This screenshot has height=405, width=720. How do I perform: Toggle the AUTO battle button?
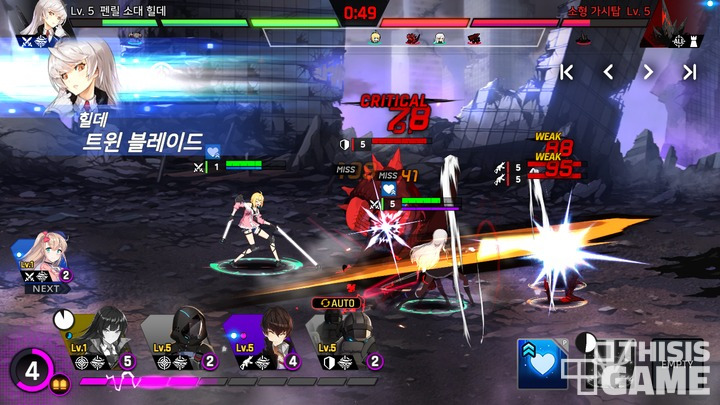click(338, 301)
